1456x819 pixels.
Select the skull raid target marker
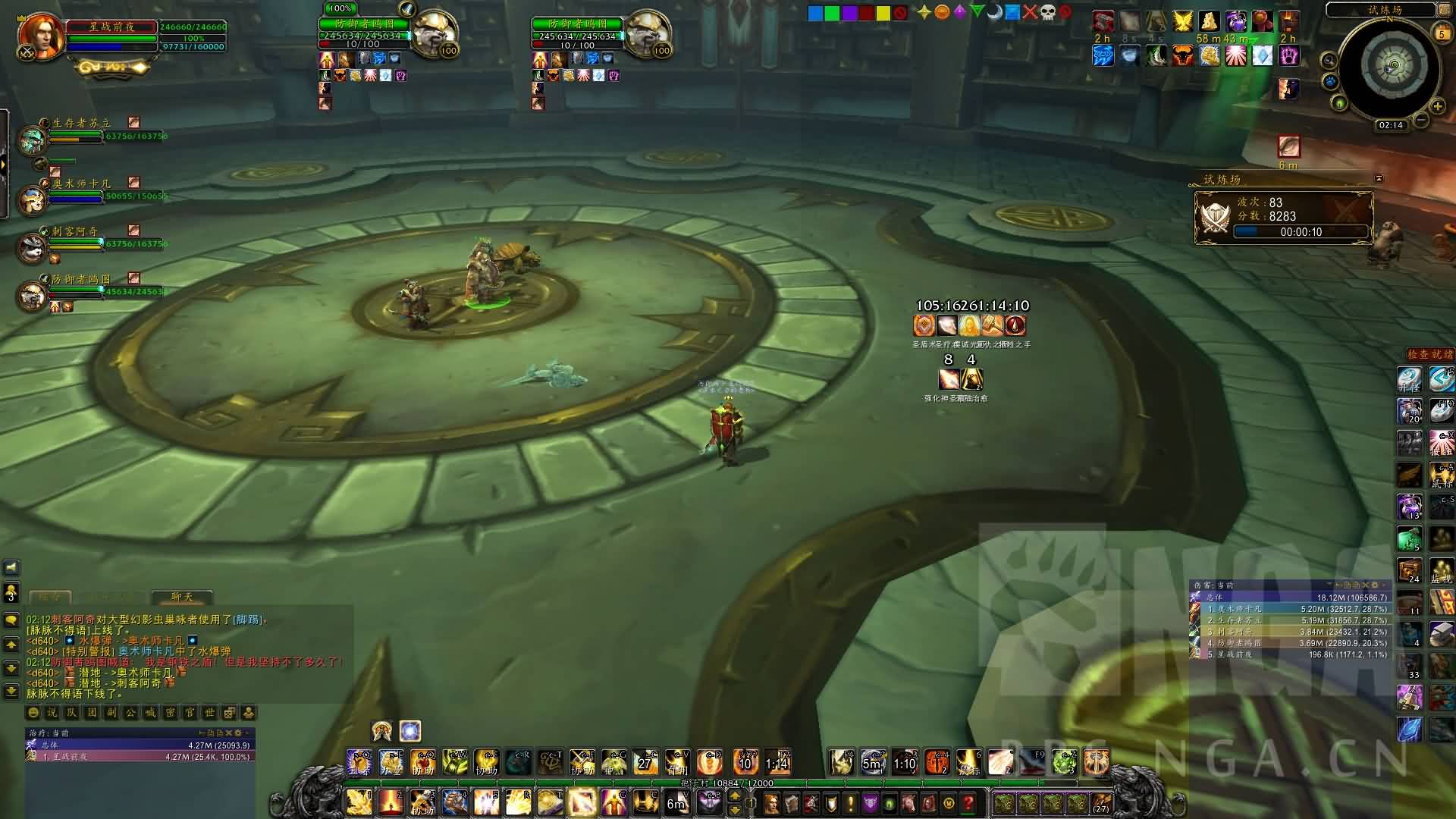pos(1047,12)
